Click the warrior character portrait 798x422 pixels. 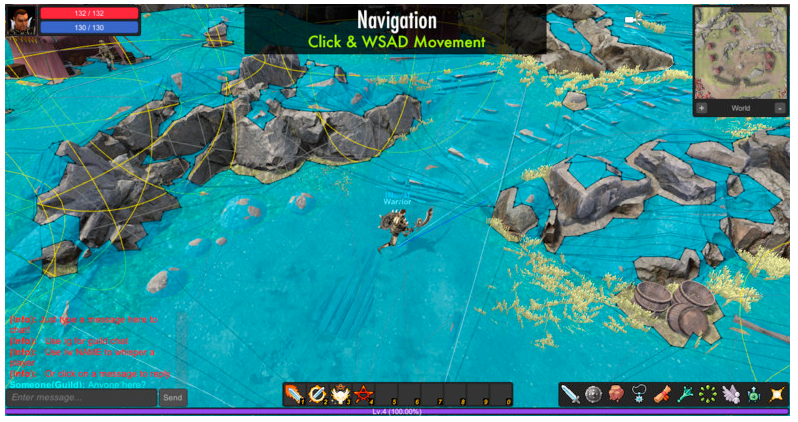[x=21, y=19]
